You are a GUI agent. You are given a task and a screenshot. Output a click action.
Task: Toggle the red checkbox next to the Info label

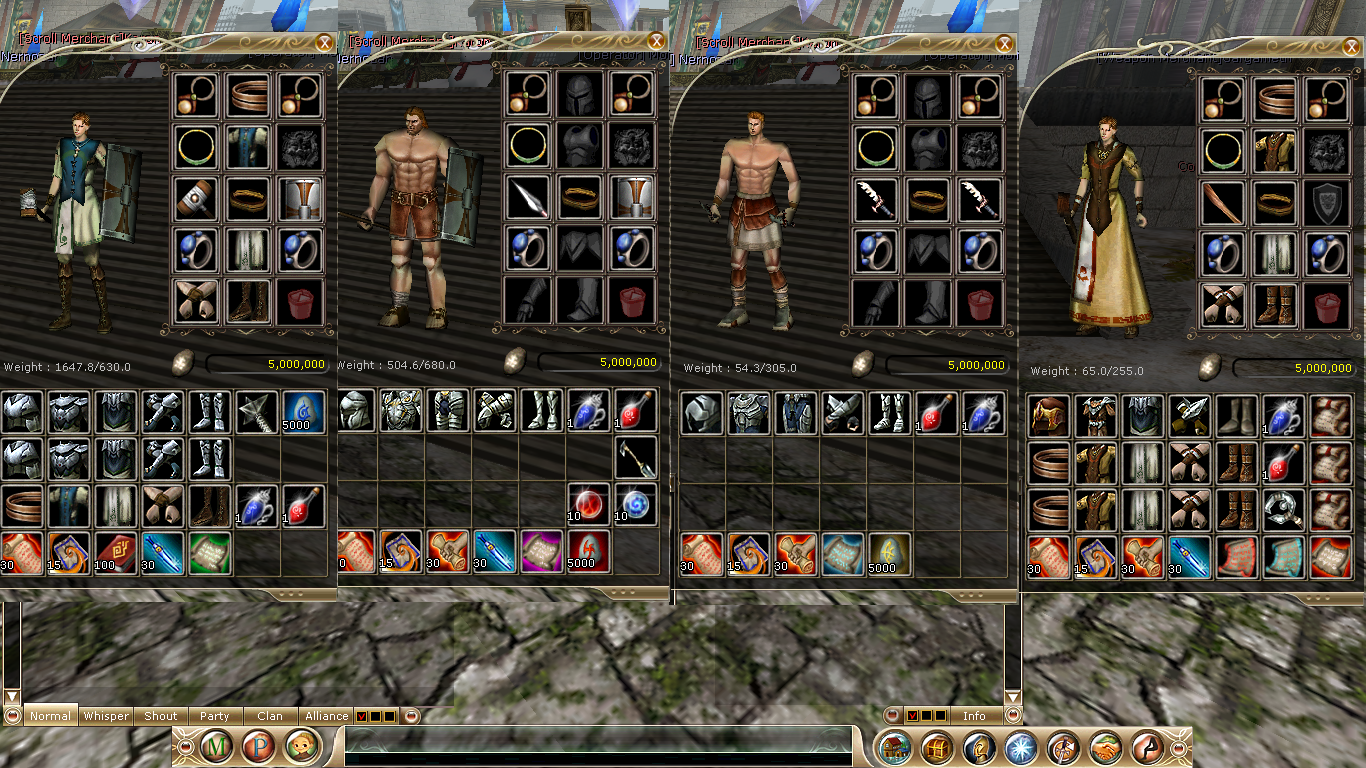(x=912, y=715)
